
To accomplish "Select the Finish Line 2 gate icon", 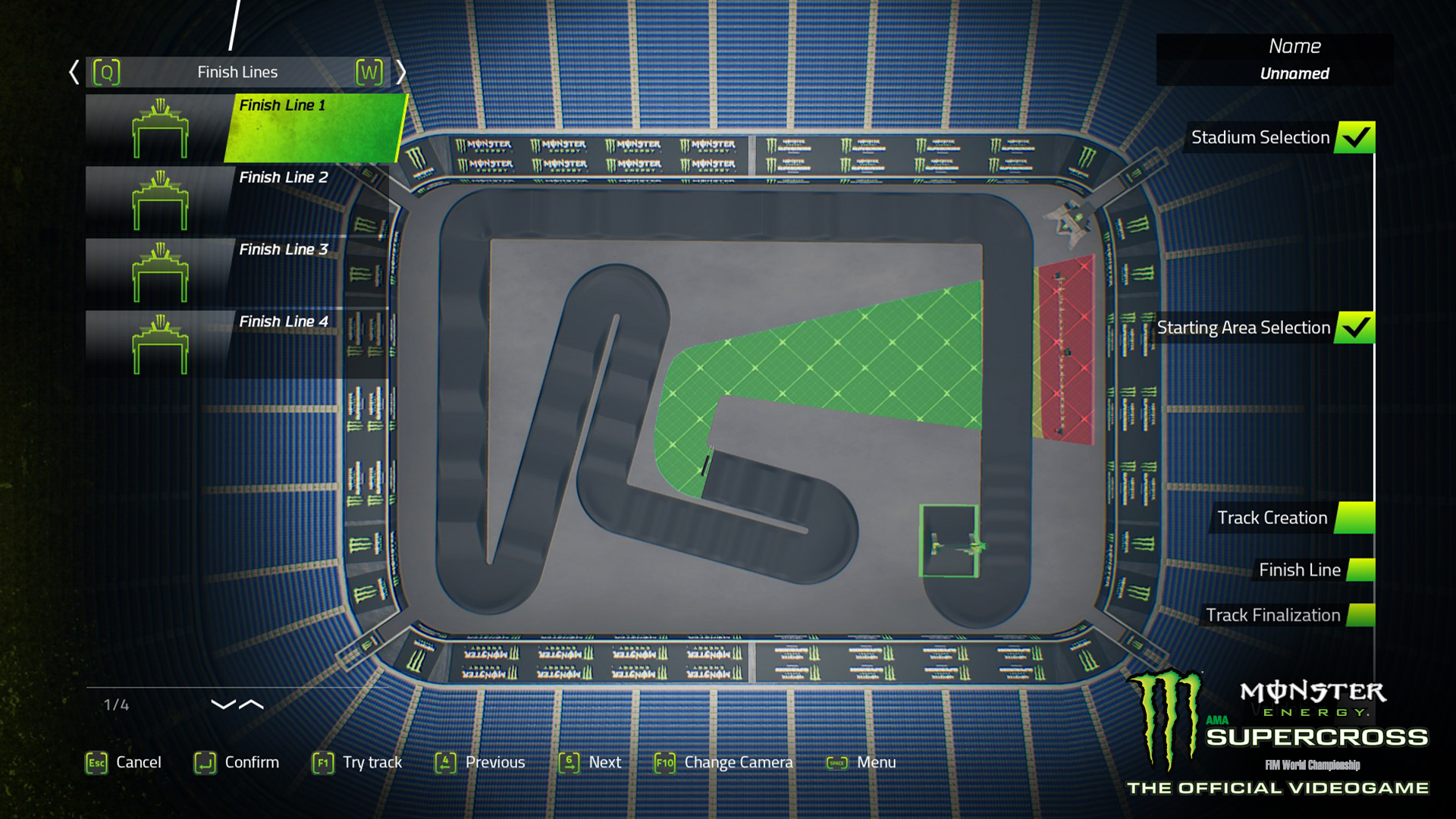I will [161, 201].
